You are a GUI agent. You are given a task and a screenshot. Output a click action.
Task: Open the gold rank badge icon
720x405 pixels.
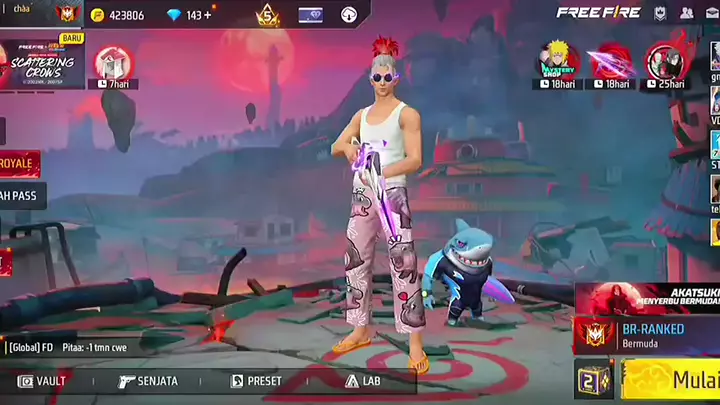(x=267, y=15)
